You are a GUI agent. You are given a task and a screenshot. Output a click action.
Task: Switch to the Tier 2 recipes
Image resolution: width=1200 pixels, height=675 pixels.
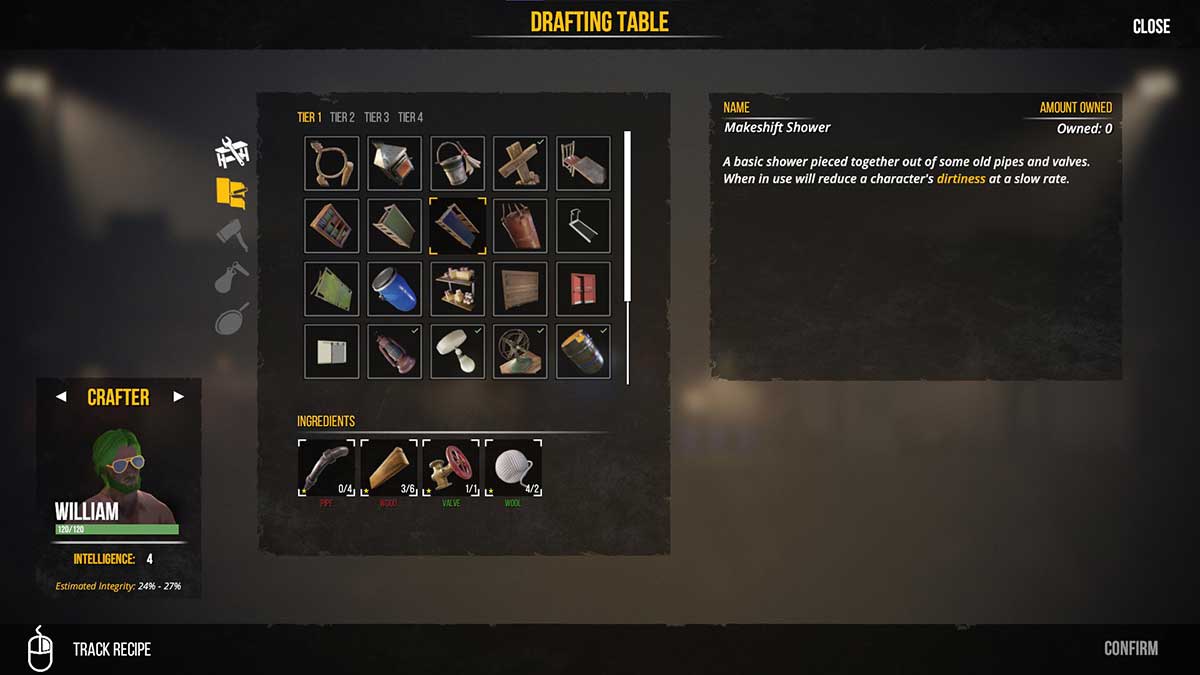(x=342, y=117)
